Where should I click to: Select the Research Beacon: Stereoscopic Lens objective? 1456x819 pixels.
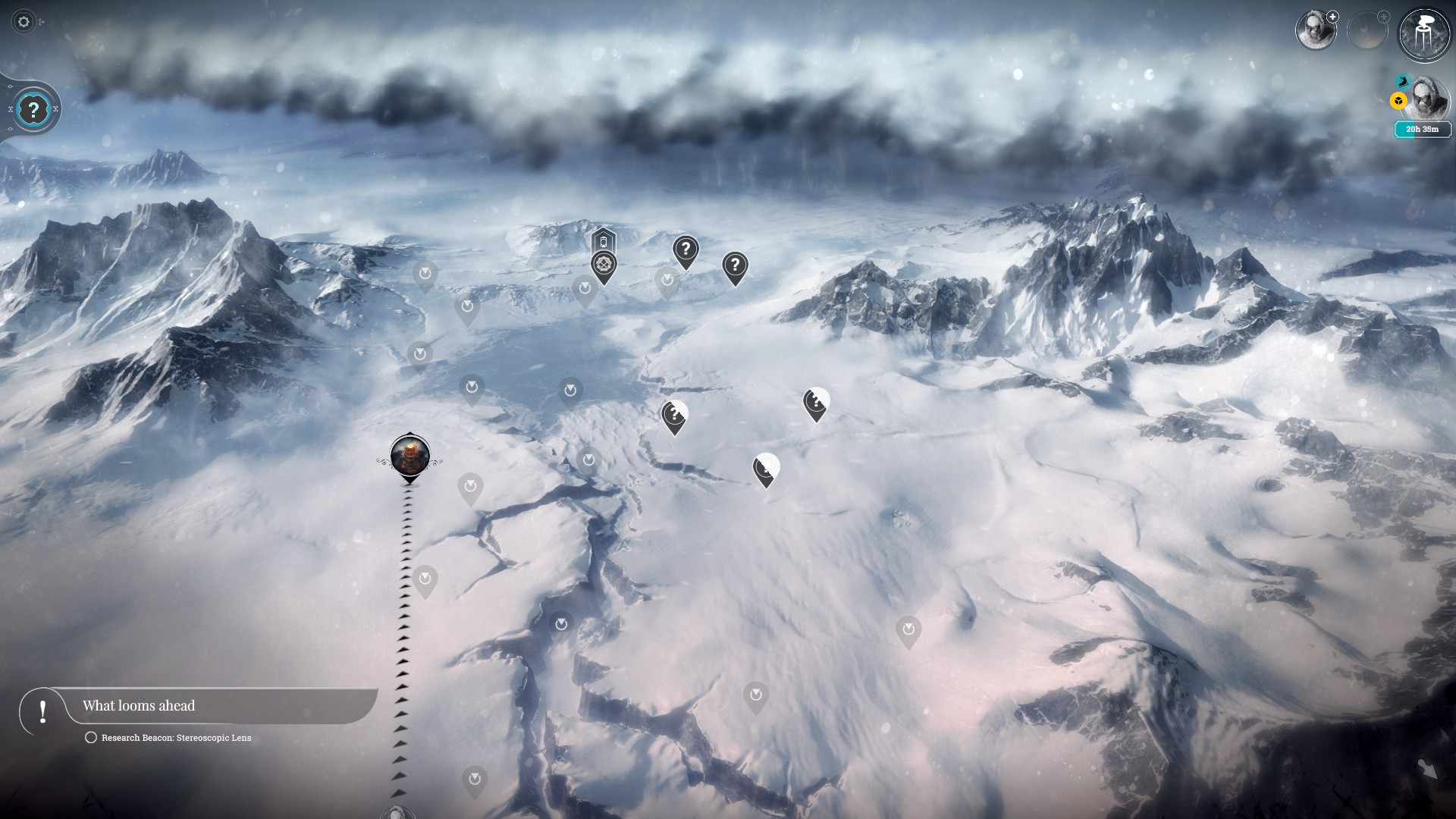[176, 738]
